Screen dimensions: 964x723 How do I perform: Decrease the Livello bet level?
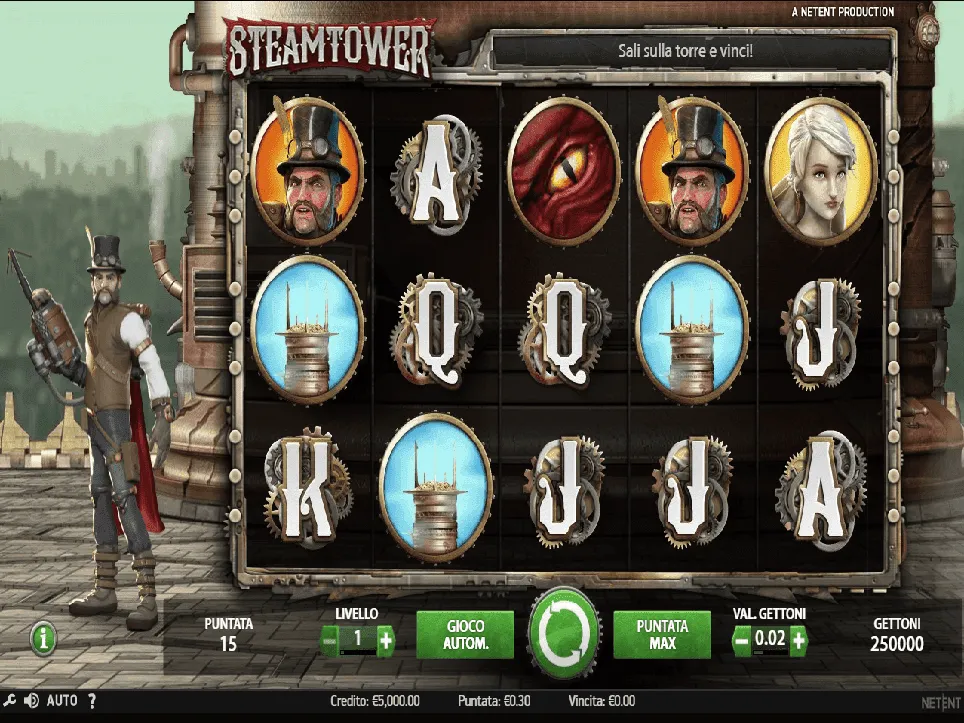[329, 640]
